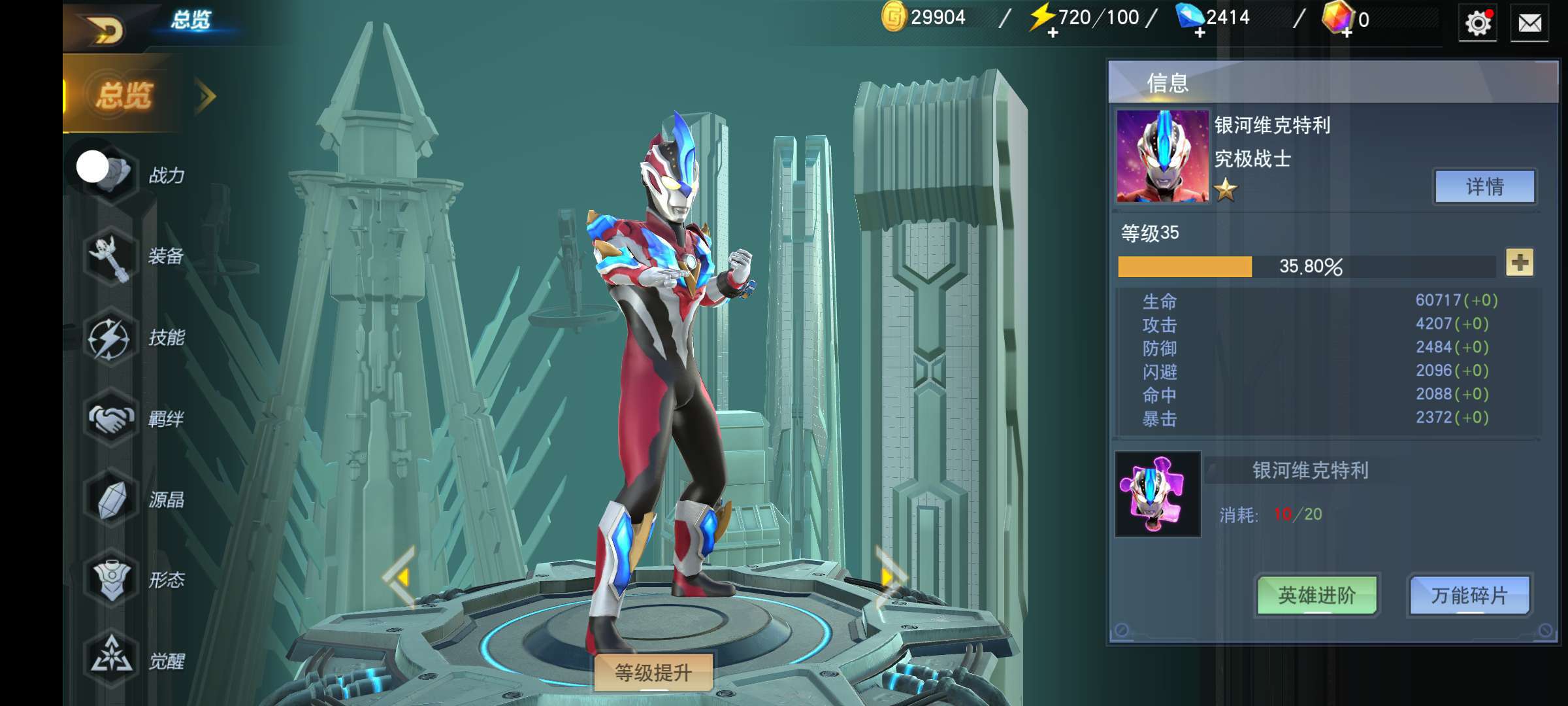Open the mail envelope inbox
1568x706 pixels.
click(1529, 24)
